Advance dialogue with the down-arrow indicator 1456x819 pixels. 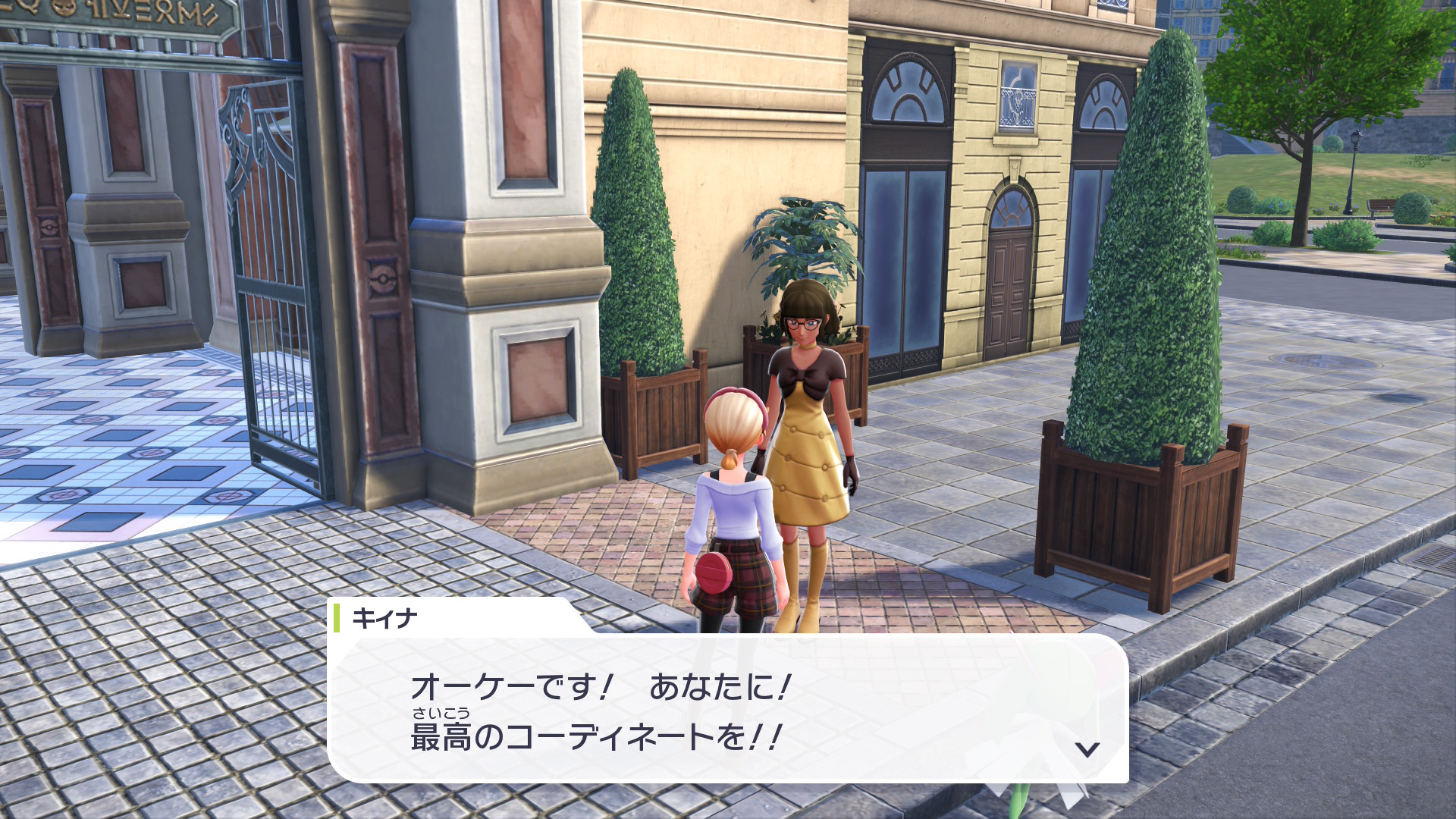1087,749
